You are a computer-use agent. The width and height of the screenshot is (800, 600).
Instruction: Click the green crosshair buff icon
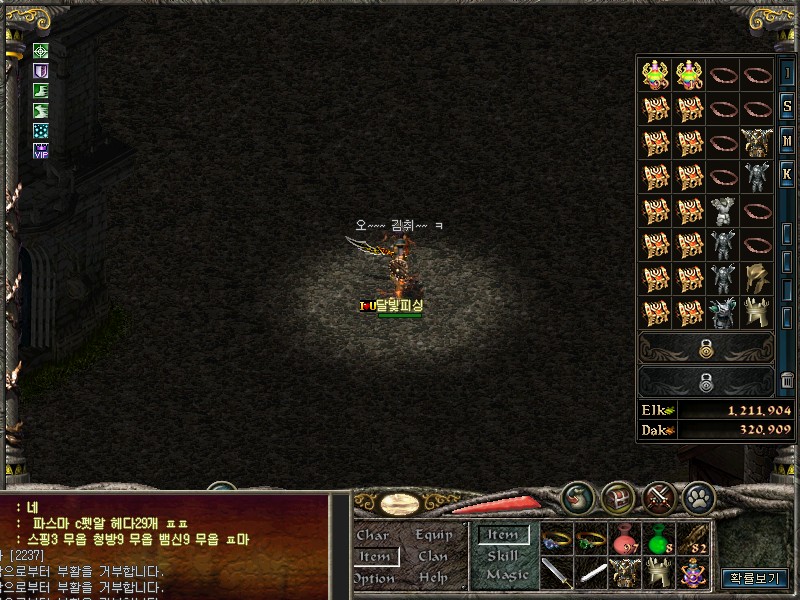pos(41,51)
